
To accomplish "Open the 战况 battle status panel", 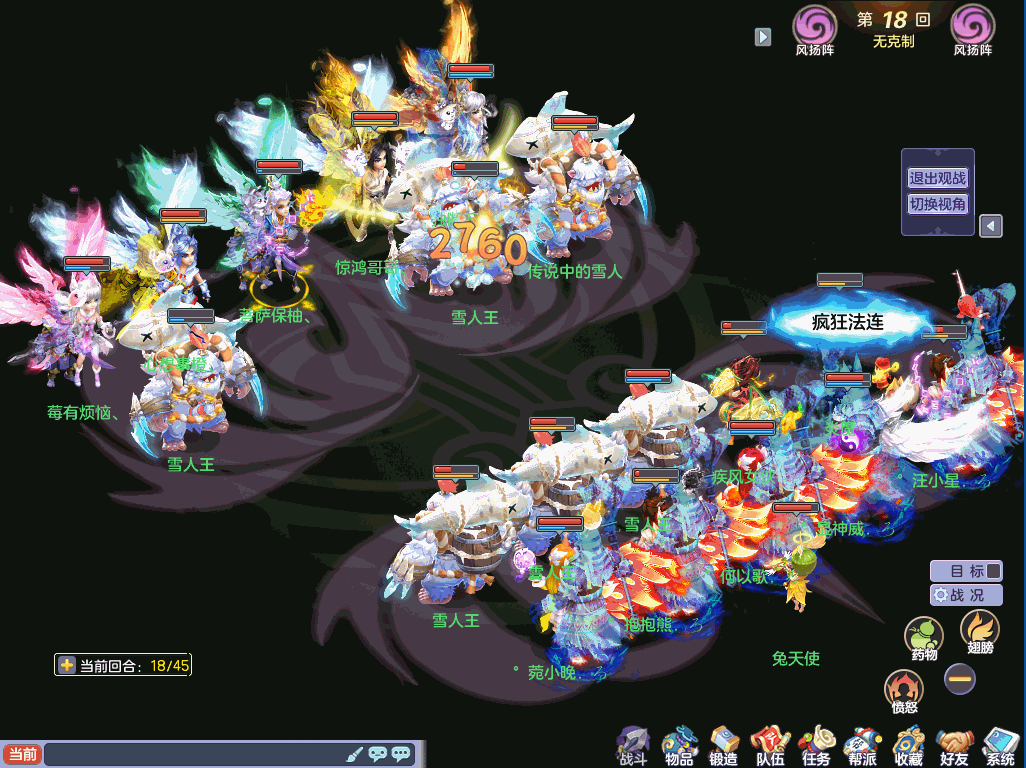I will click(966, 595).
